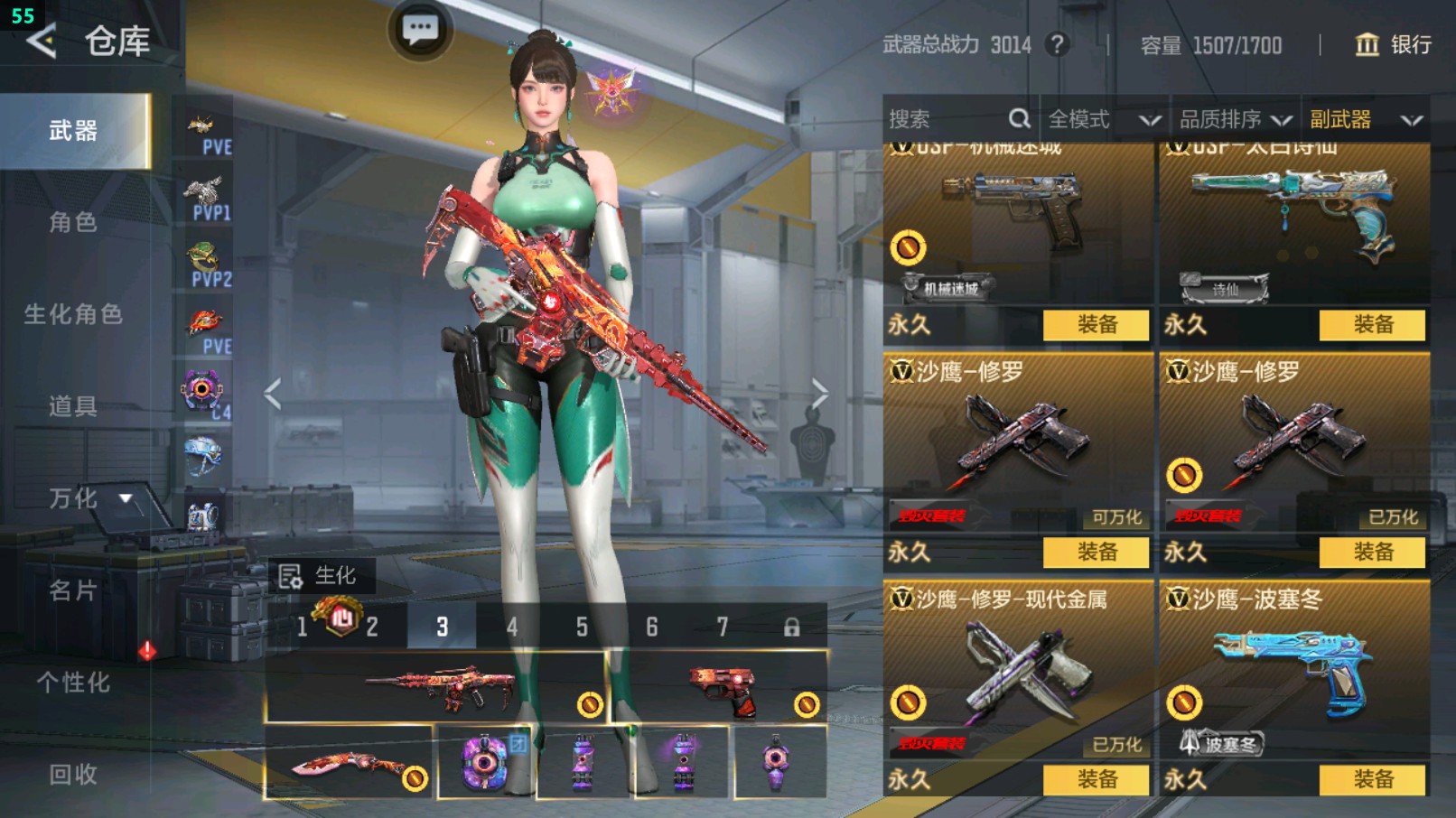Equip the 沙鹰-波塞冬 pistol
Screen dimensions: 1456x818
1372,779
